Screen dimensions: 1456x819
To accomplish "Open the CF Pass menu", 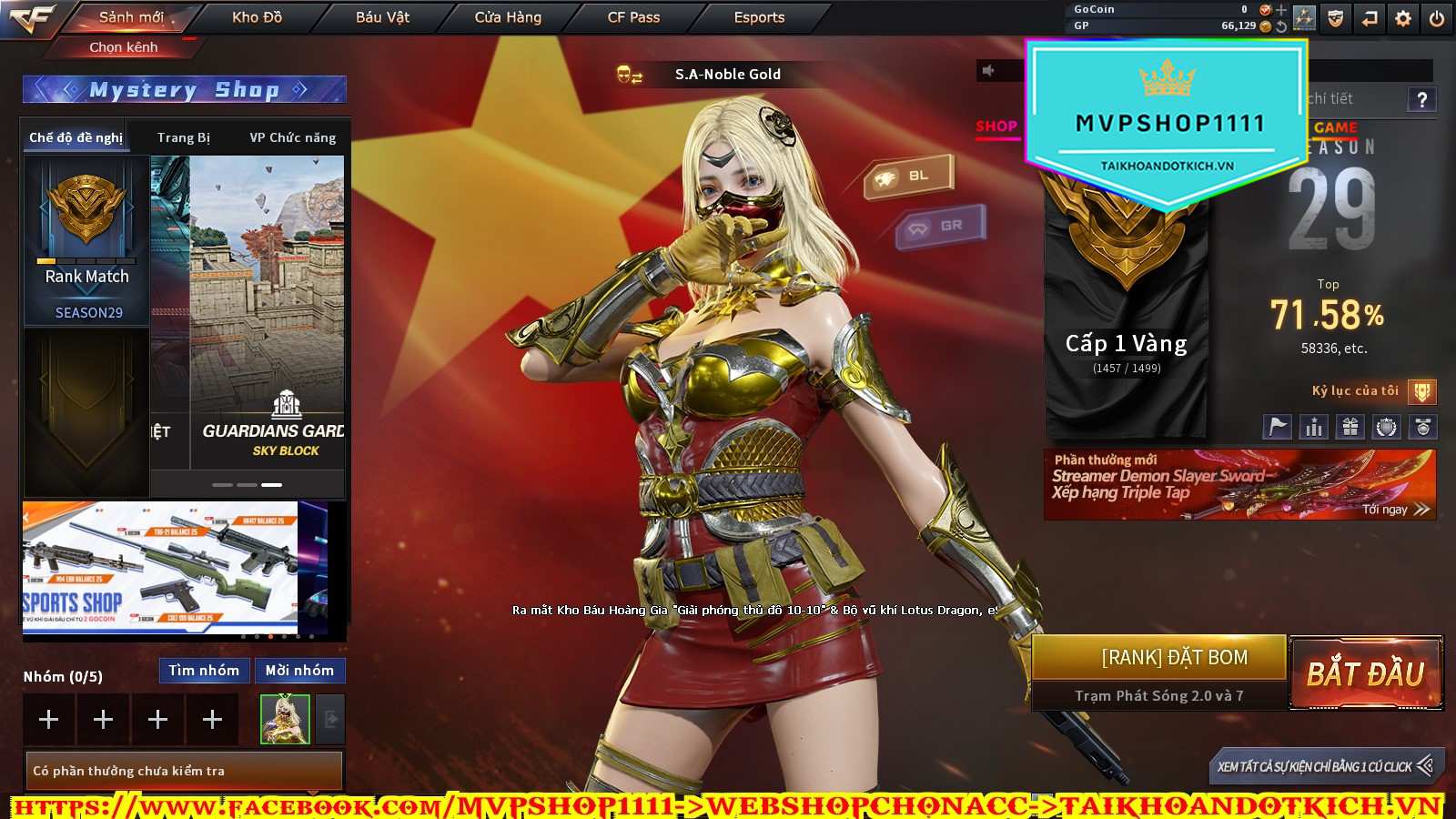I will [x=633, y=17].
